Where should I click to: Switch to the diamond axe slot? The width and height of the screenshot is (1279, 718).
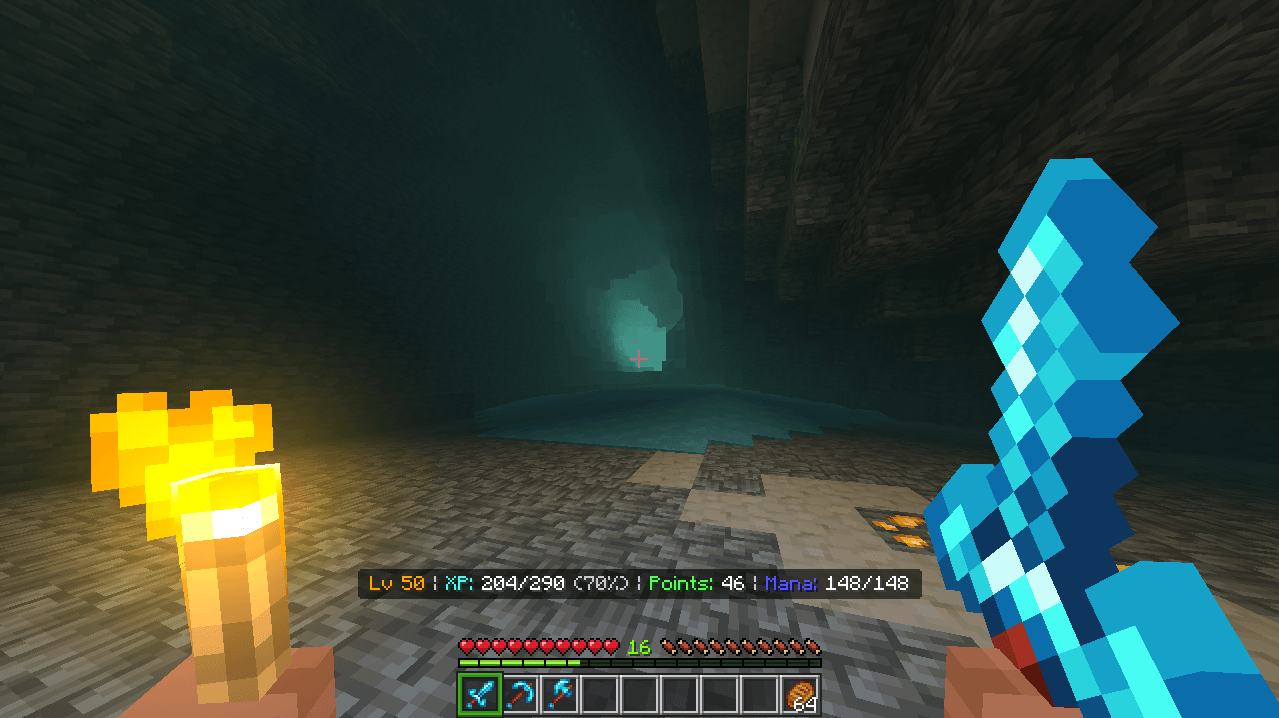tap(559, 694)
